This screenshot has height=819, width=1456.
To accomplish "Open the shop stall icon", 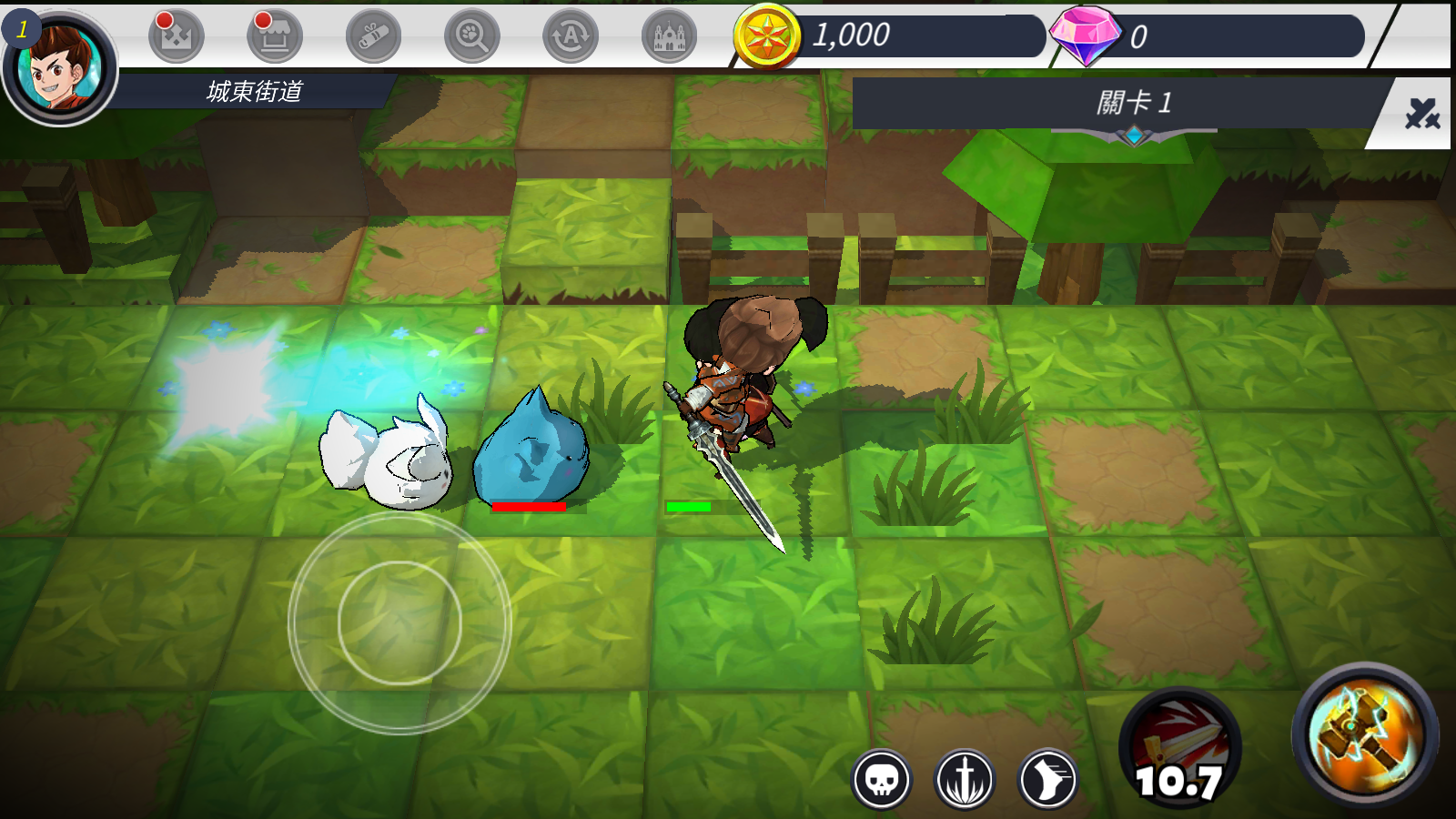I will (274, 36).
